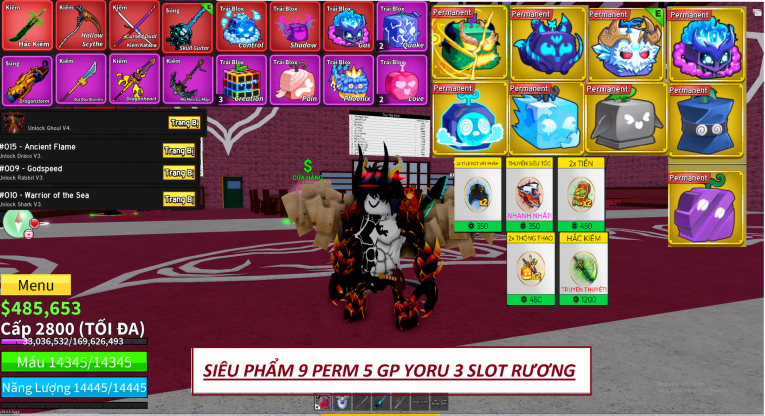This screenshot has width=765, height=416.
Task: Open the yellow Menu button
Action: (x=36, y=286)
